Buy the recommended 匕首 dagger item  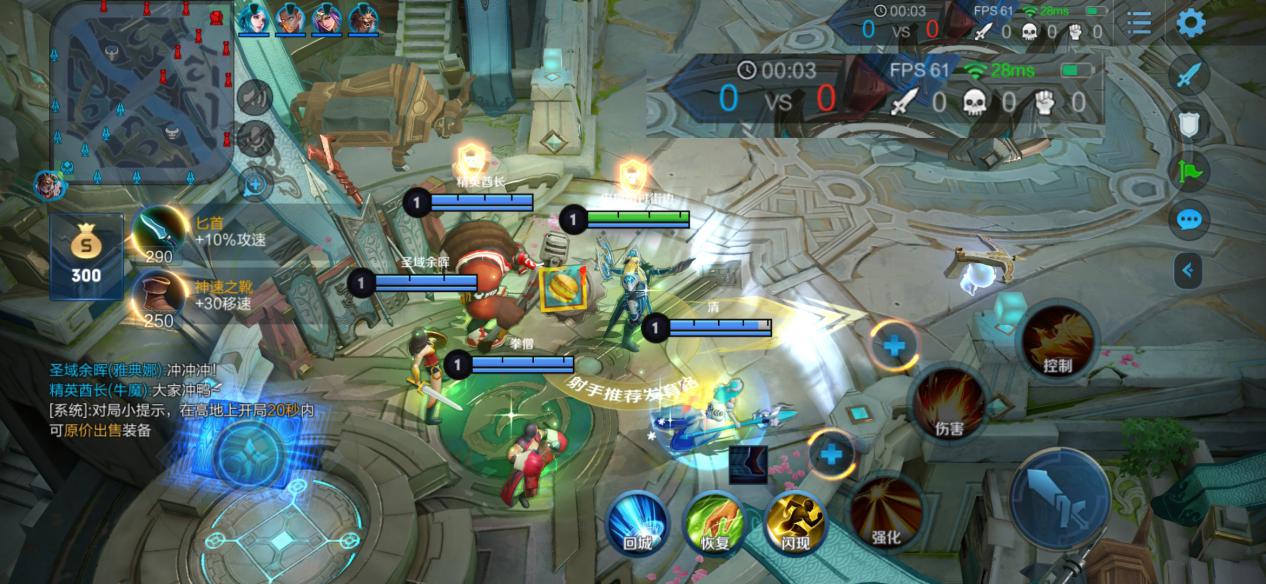click(158, 234)
